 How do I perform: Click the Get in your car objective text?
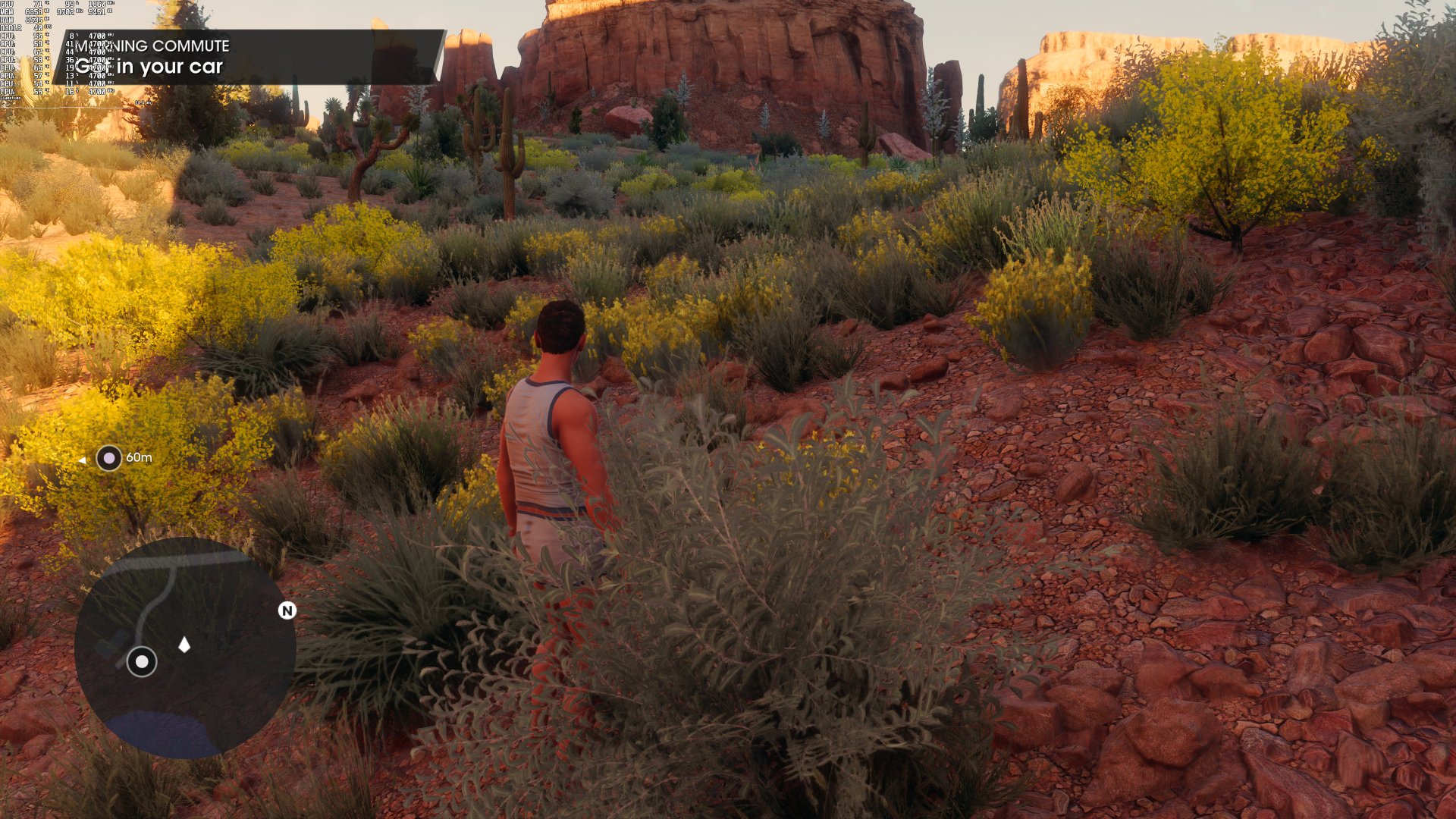(149, 67)
